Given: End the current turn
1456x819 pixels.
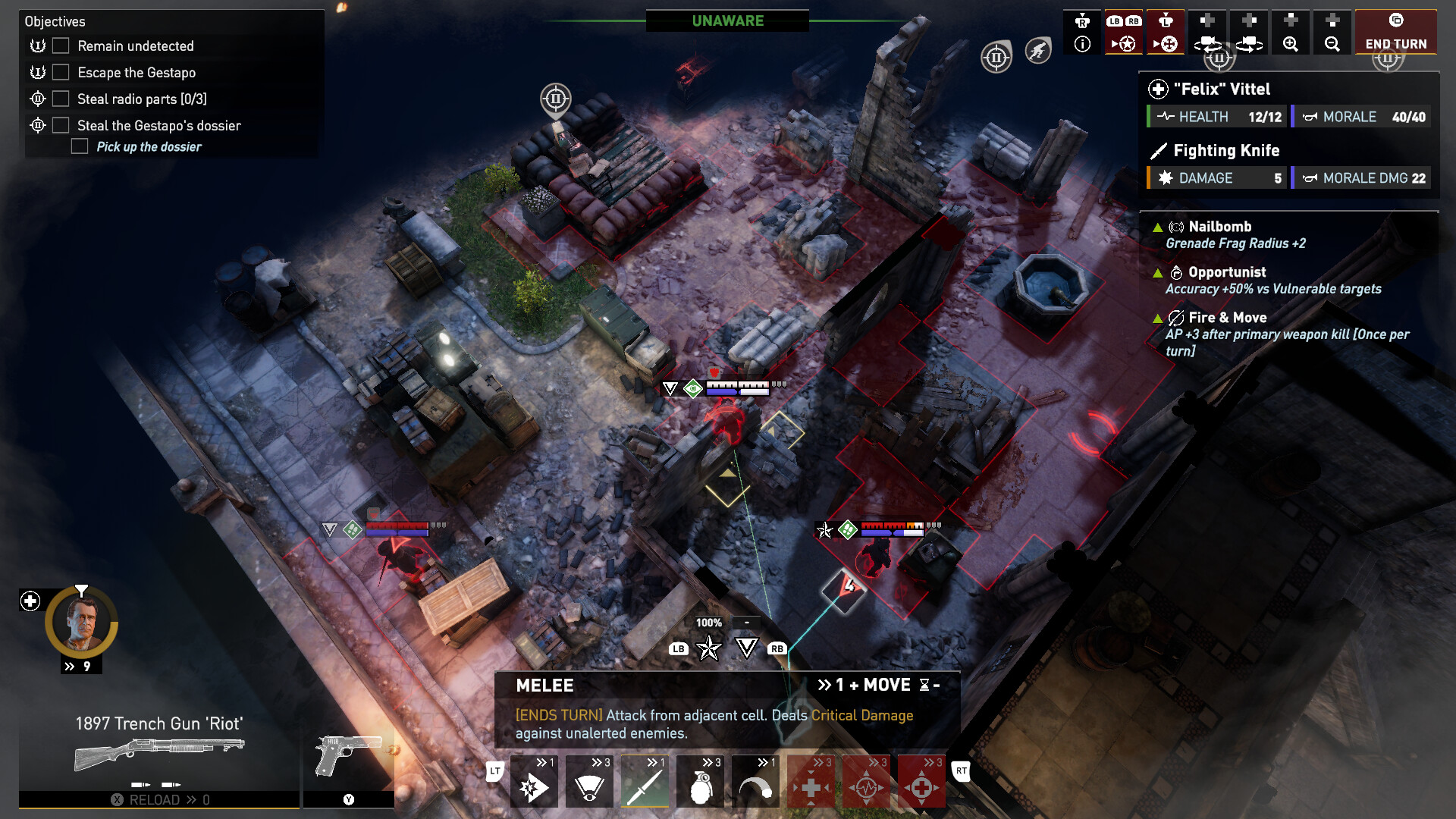Looking at the screenshot, I should click(x=1395, y=32).
